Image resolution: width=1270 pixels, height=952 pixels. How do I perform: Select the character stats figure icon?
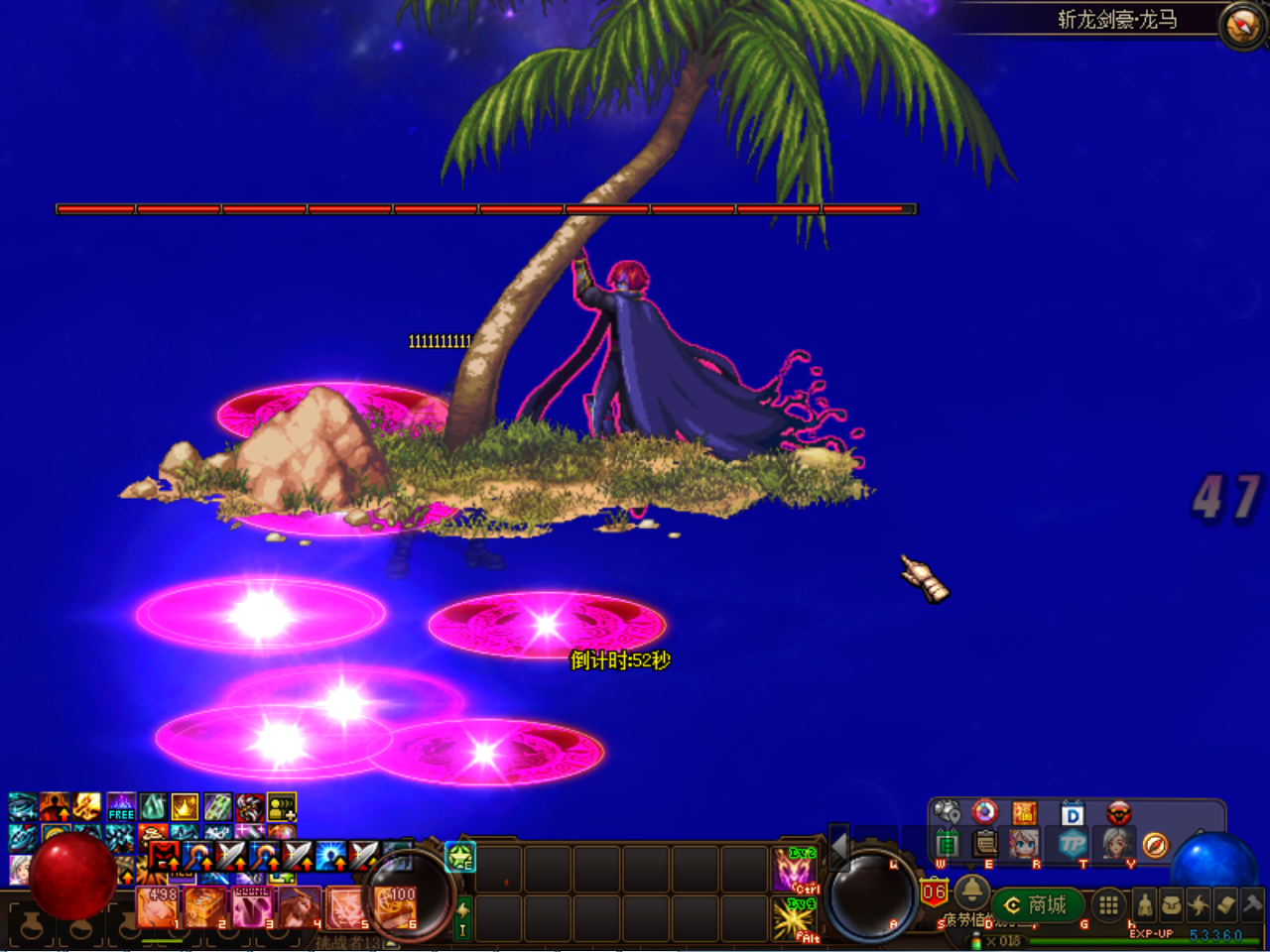pyautogui.click(x=1145, y=904)
